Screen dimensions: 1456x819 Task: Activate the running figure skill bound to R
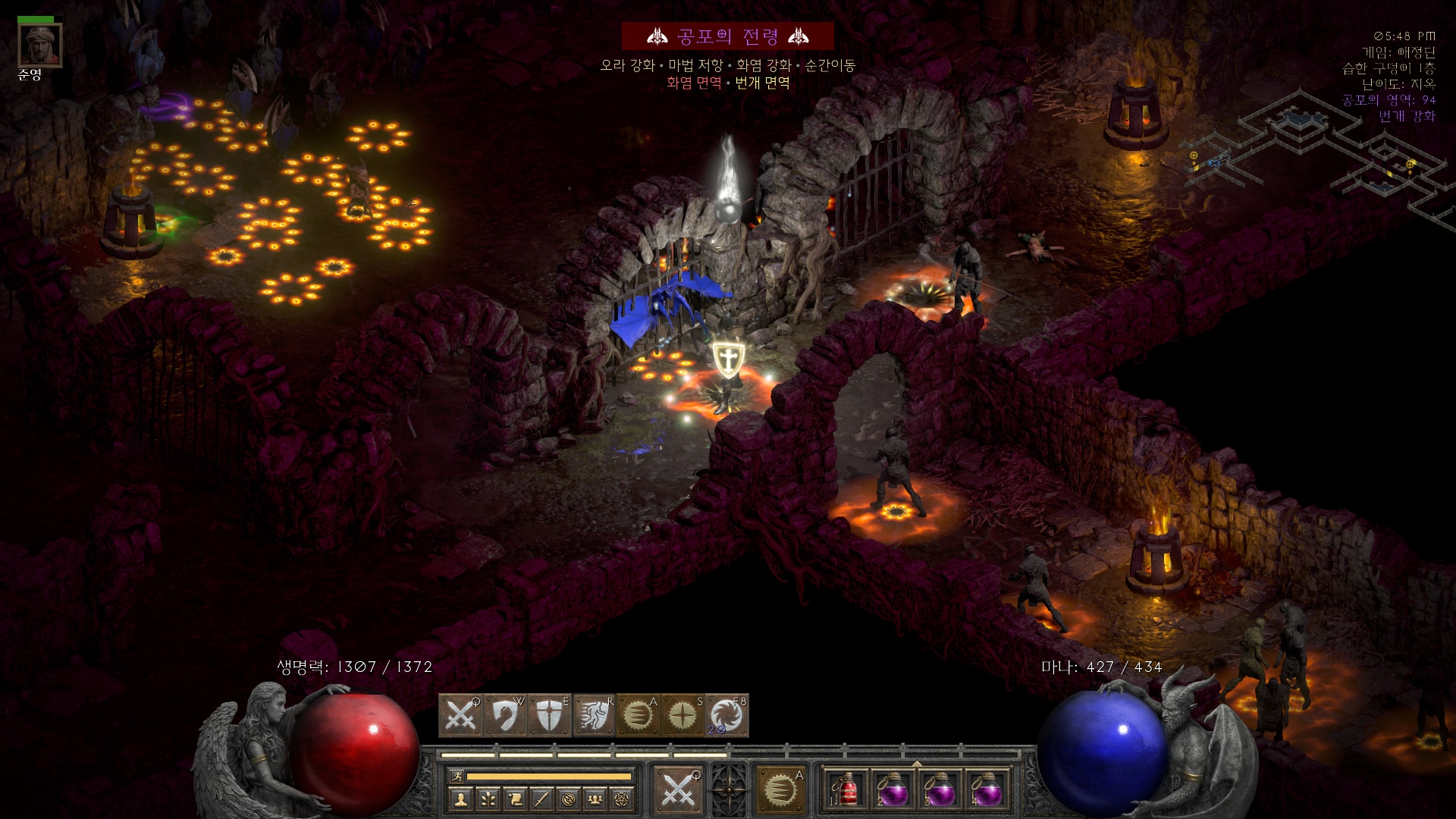[x=595, y=716]
